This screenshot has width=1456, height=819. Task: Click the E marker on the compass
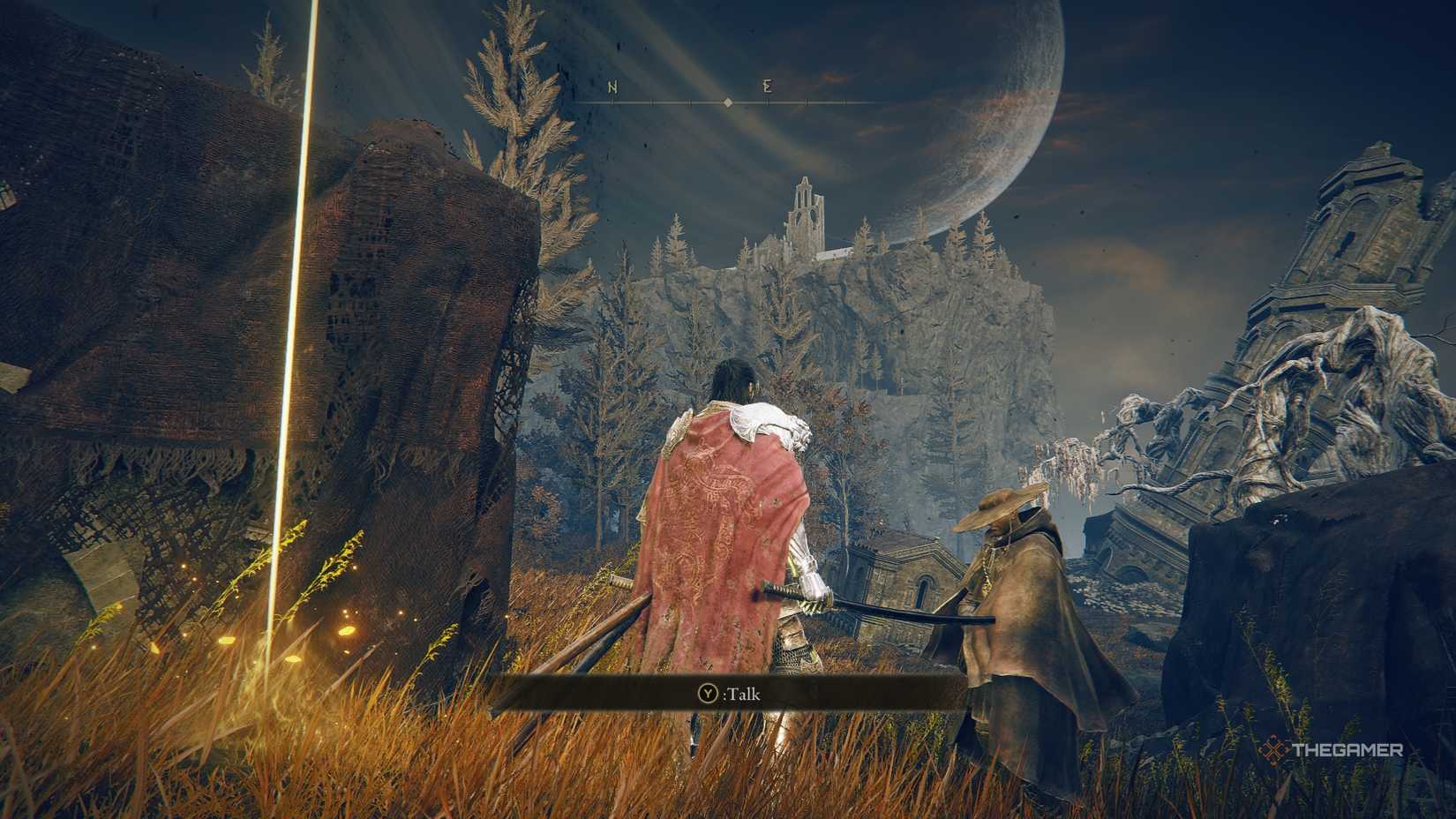767,86
